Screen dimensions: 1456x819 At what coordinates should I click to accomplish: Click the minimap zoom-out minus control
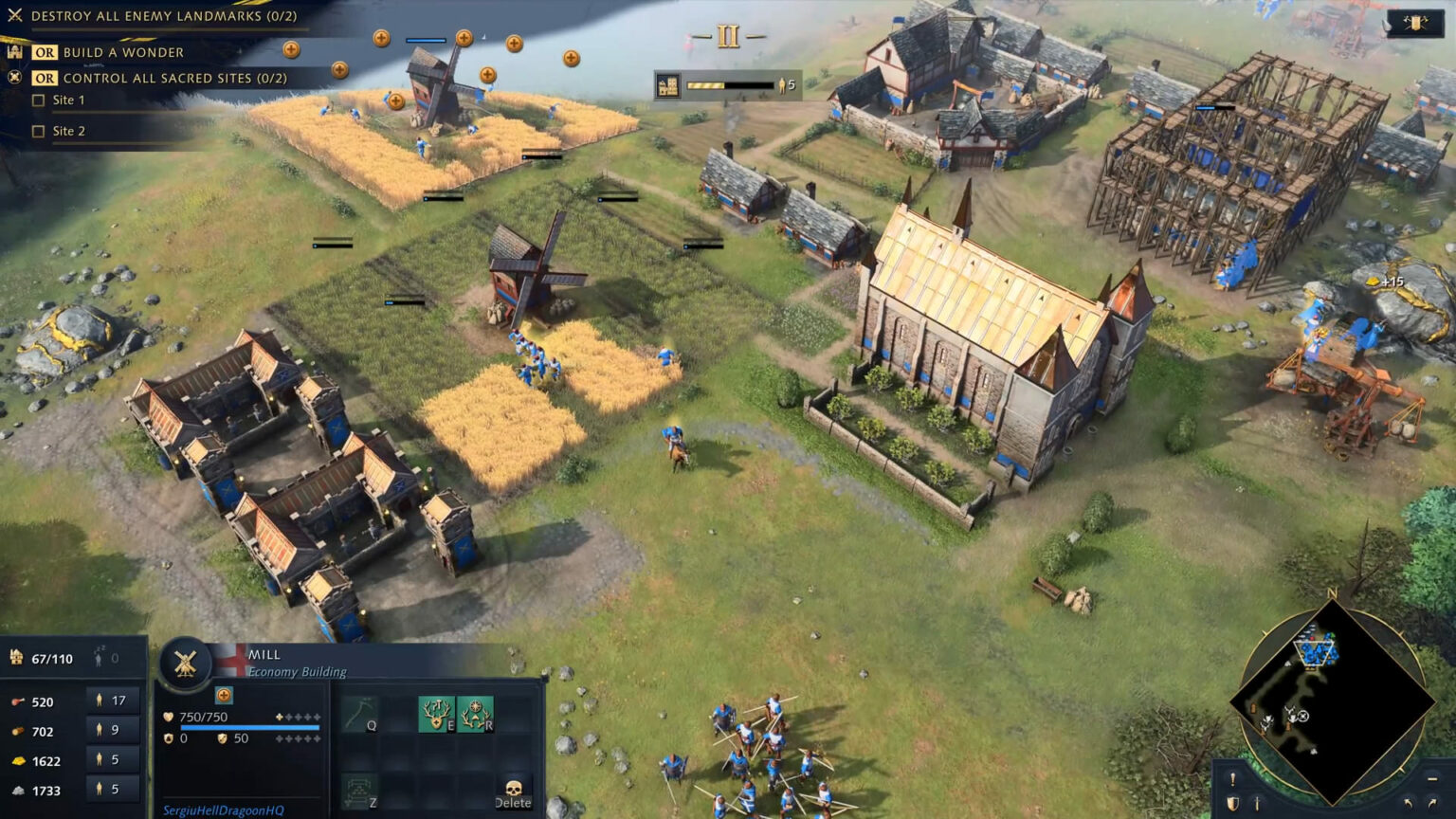[x=1433, y=779]
